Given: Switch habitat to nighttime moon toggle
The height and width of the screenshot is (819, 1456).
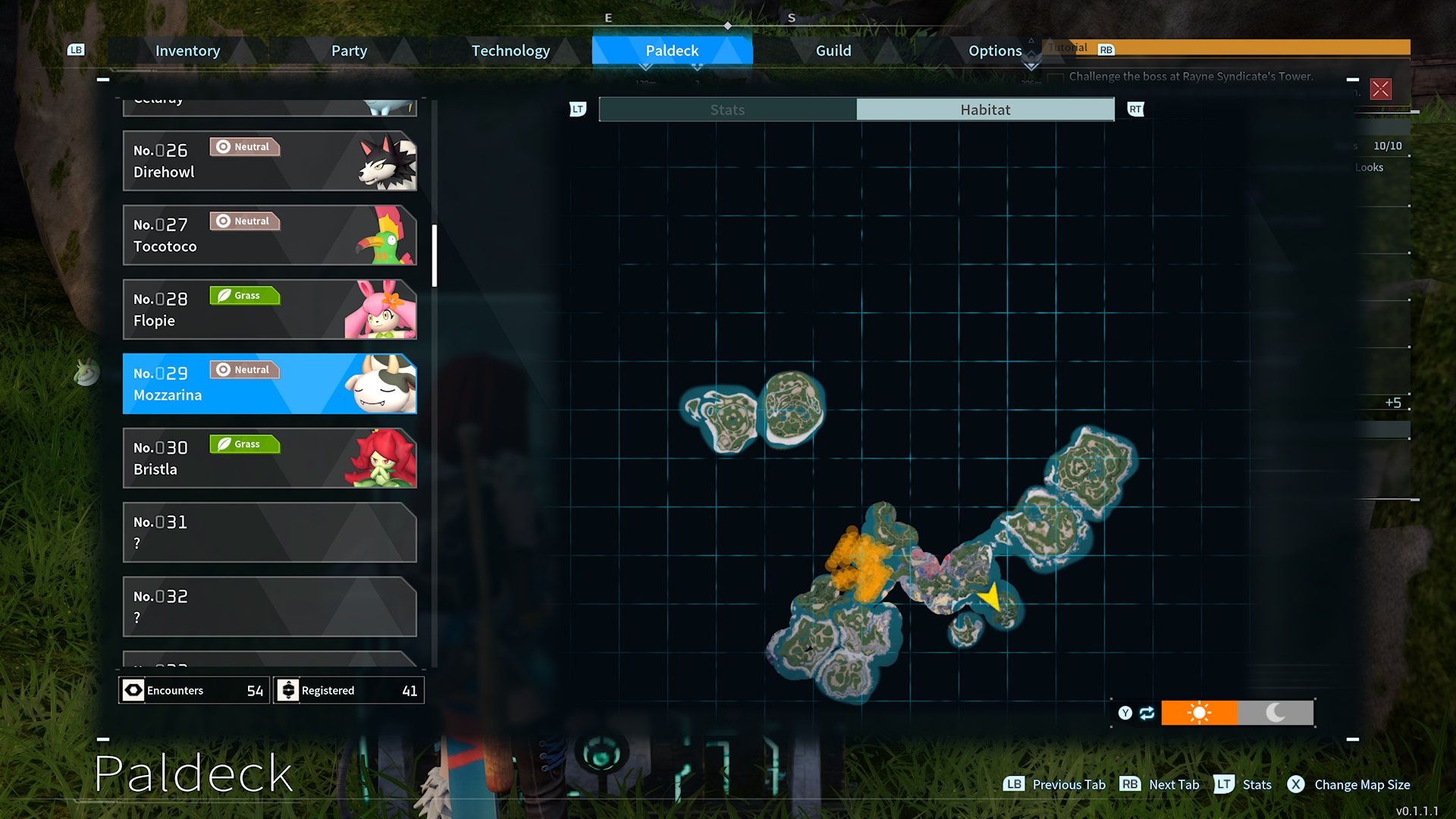Looking at the screenshot, I should click(x=1276, y=713).
